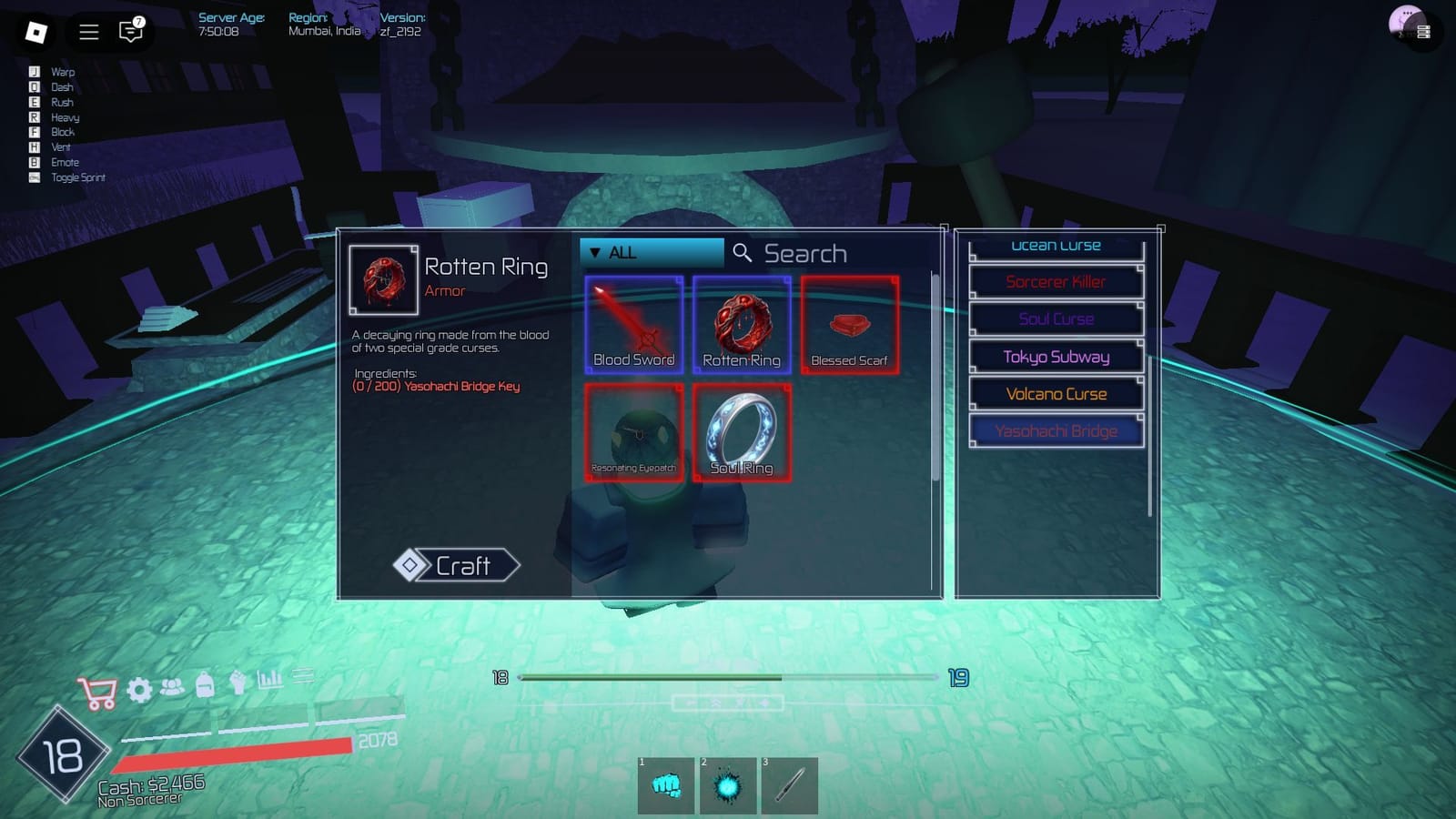Toggle selection of the Soul Ring recipe
The height and width of the screenshot is (819, 1456).
click(741, 432)
